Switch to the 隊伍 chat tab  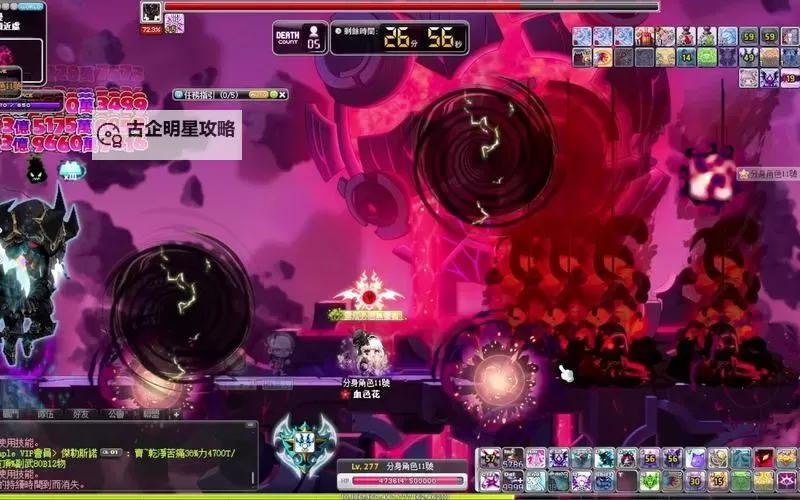(x=46, y=413)
